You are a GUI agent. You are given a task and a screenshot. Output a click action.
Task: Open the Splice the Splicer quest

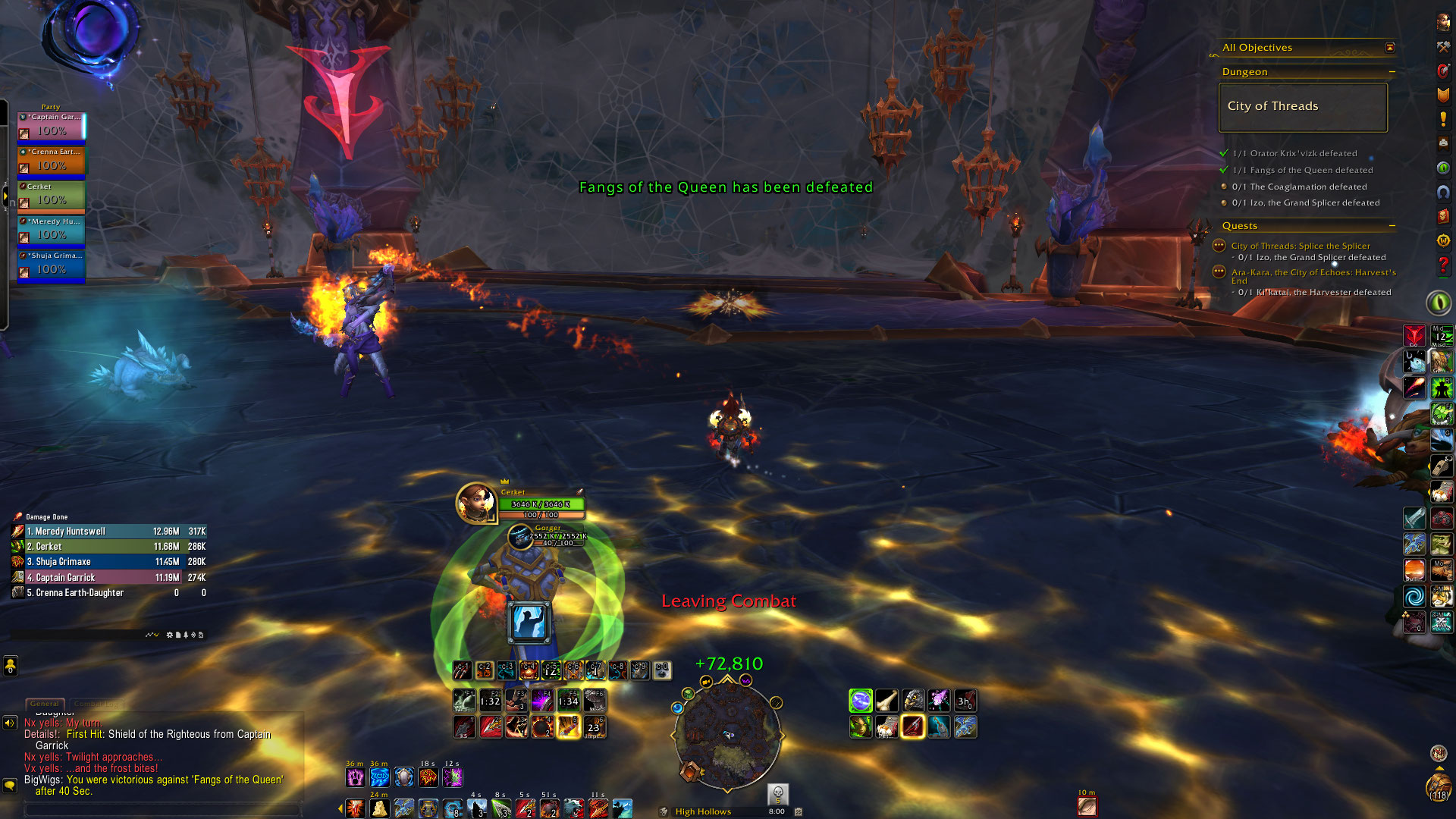(x=1300, y=246)
